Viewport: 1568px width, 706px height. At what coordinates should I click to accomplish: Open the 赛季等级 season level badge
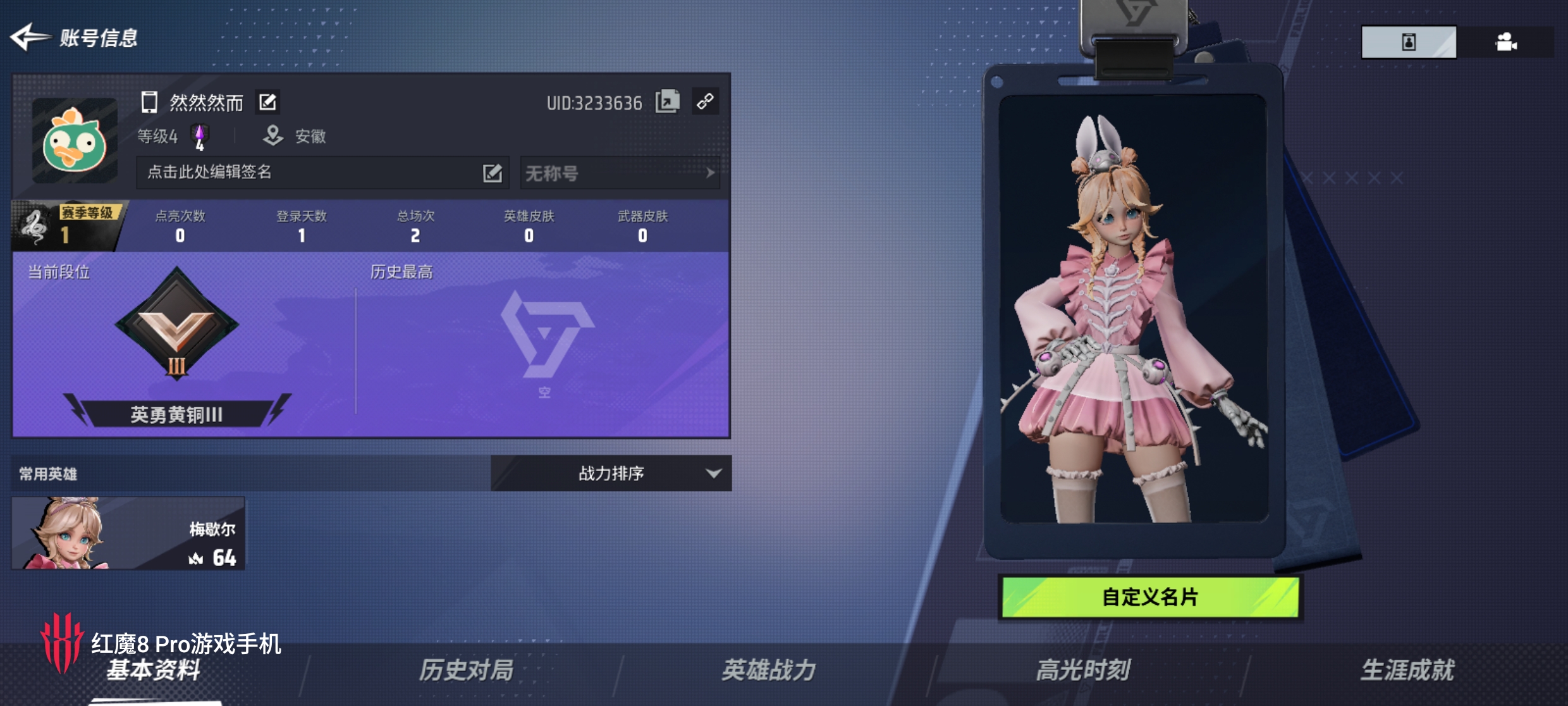[x=66, y=226]
